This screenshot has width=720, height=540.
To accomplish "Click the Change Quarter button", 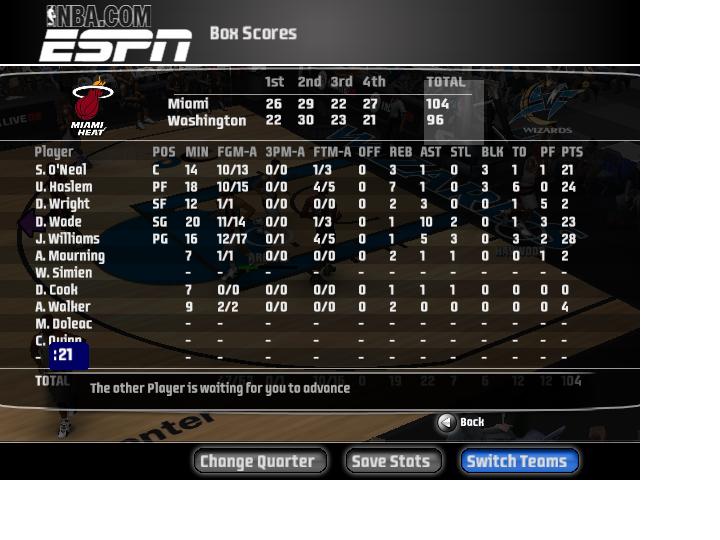I will coord(259,461).
